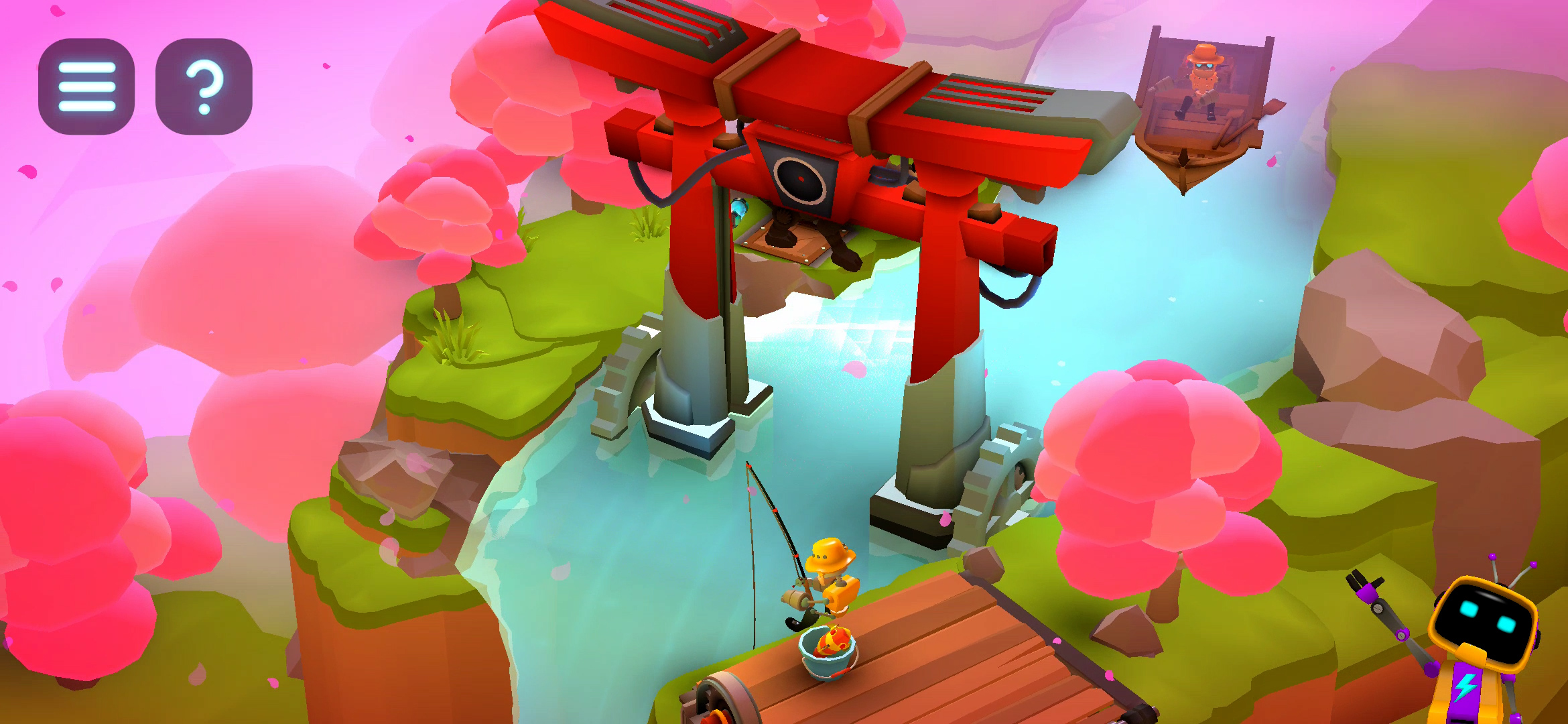The width and height of the screenshot is (1568, 724).
Task: Open the hamburger menu
Action: coord(86,86)
